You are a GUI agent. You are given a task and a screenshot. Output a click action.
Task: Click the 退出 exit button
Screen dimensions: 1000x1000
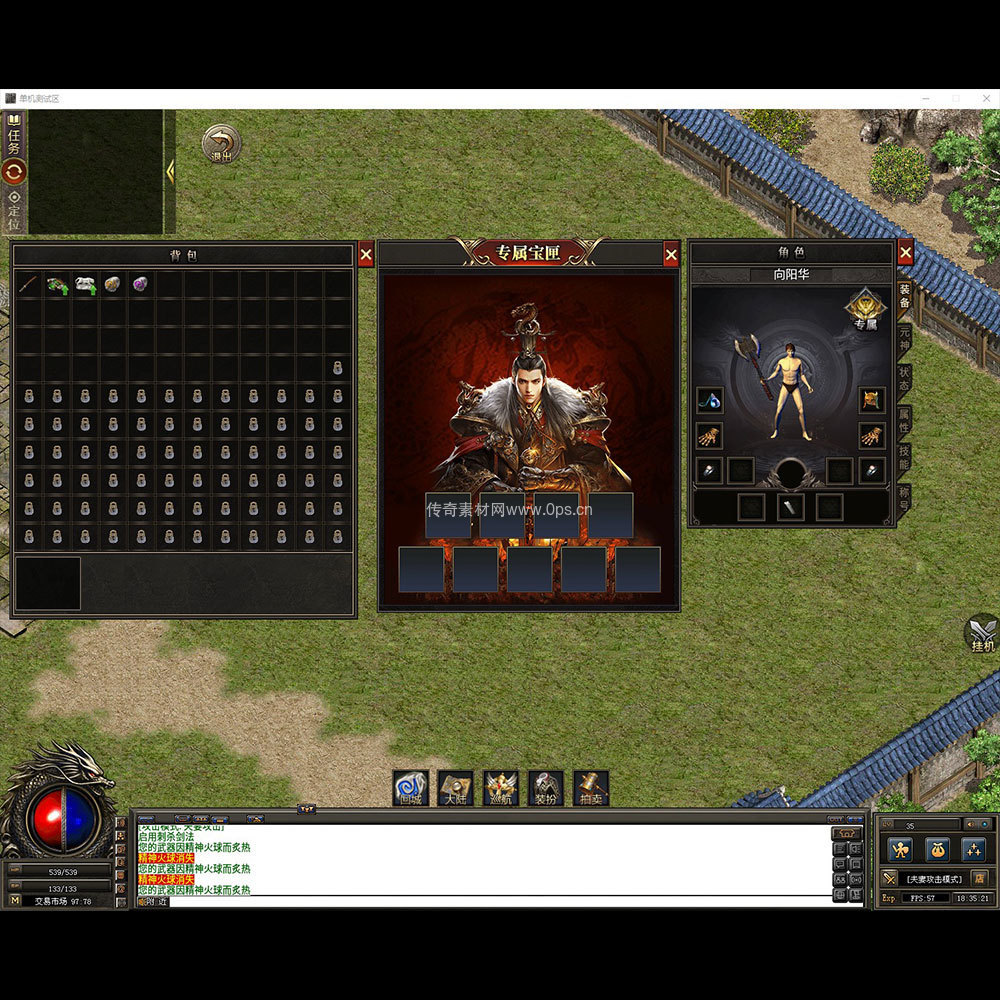tap(221, 144)
